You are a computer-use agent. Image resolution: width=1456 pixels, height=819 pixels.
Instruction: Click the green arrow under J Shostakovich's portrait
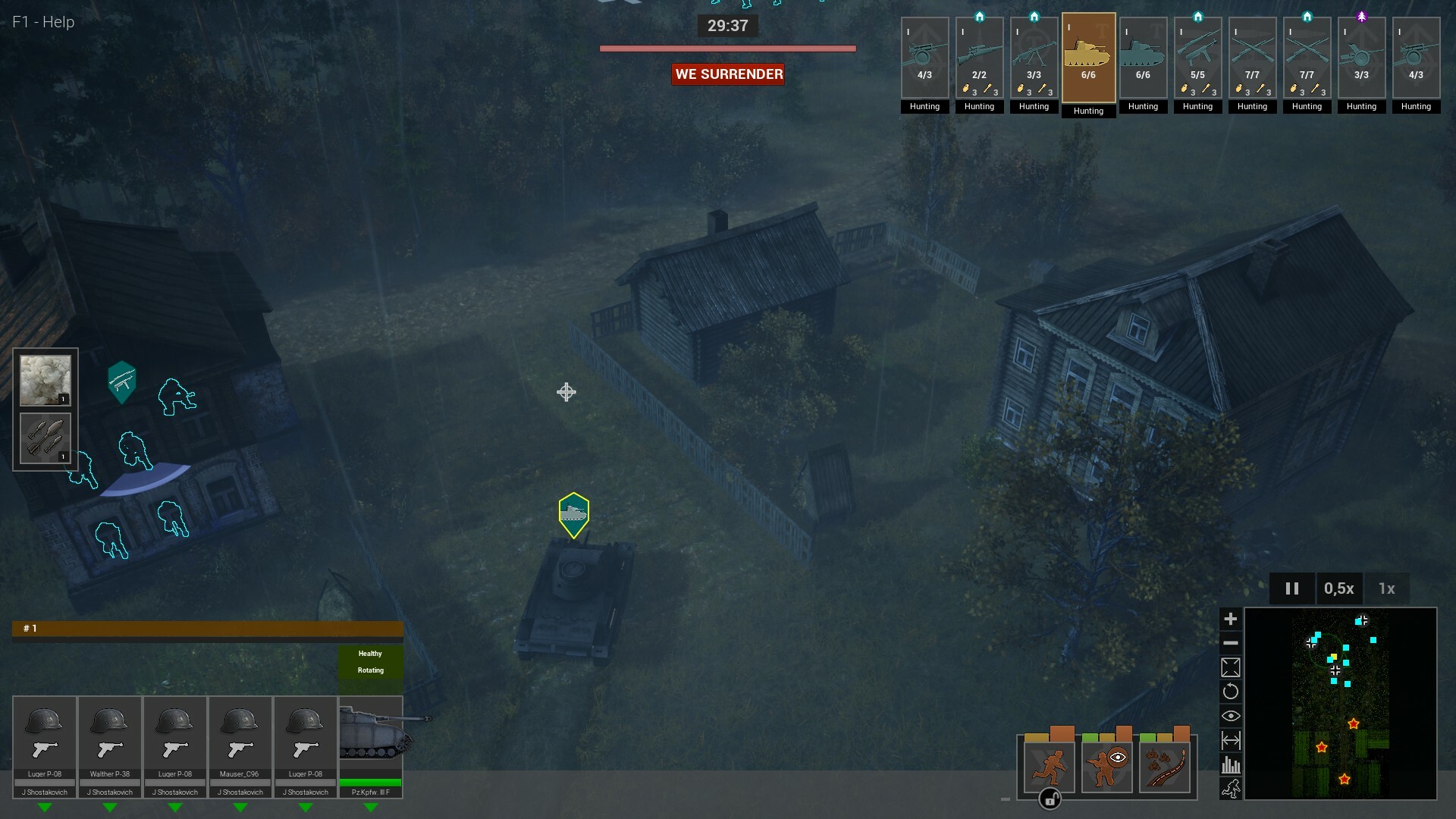45,808
